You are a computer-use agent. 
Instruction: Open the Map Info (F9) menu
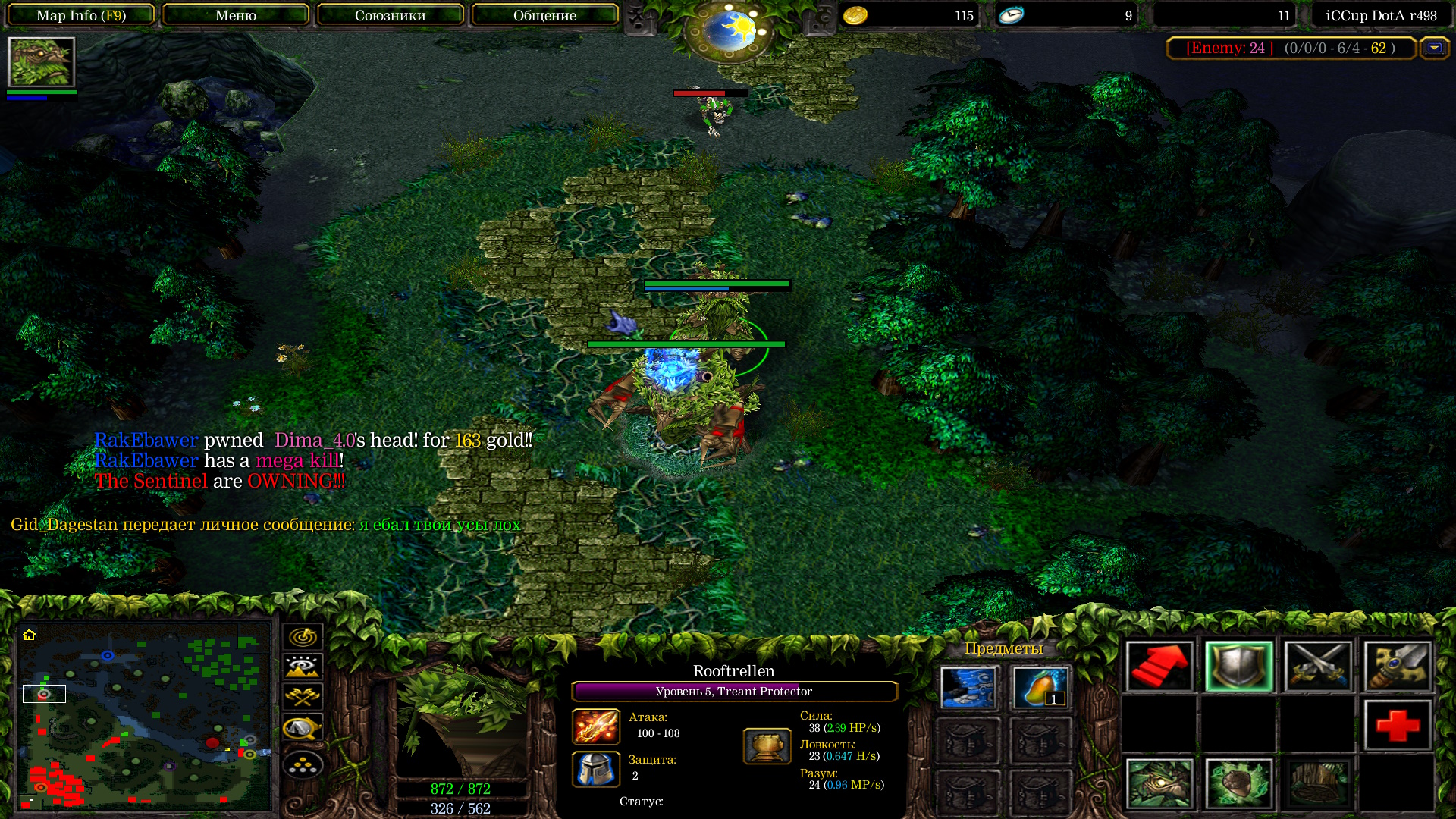(81, 15)
